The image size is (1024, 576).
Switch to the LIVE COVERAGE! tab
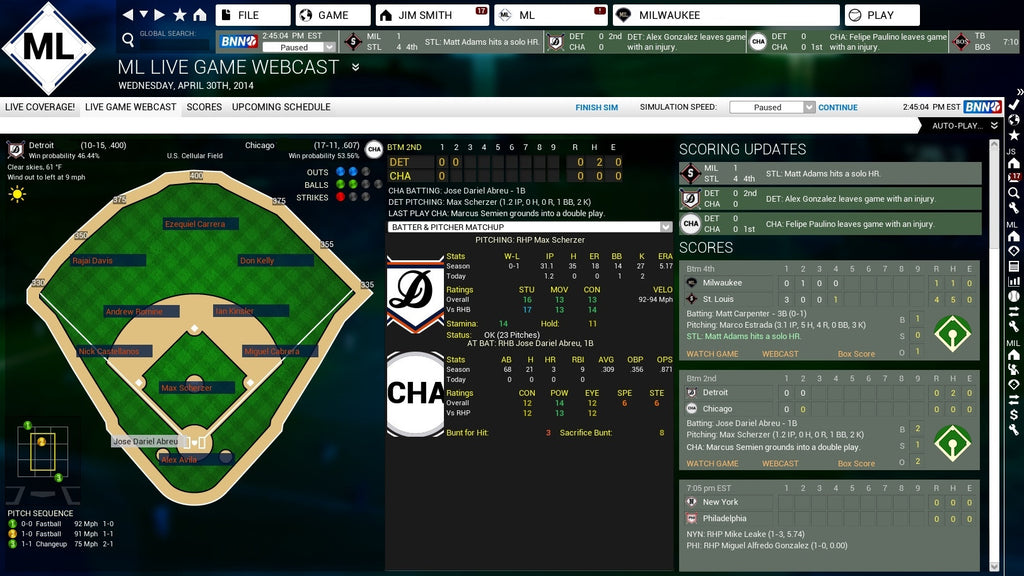pyautogui.click(x=40, y=107)
